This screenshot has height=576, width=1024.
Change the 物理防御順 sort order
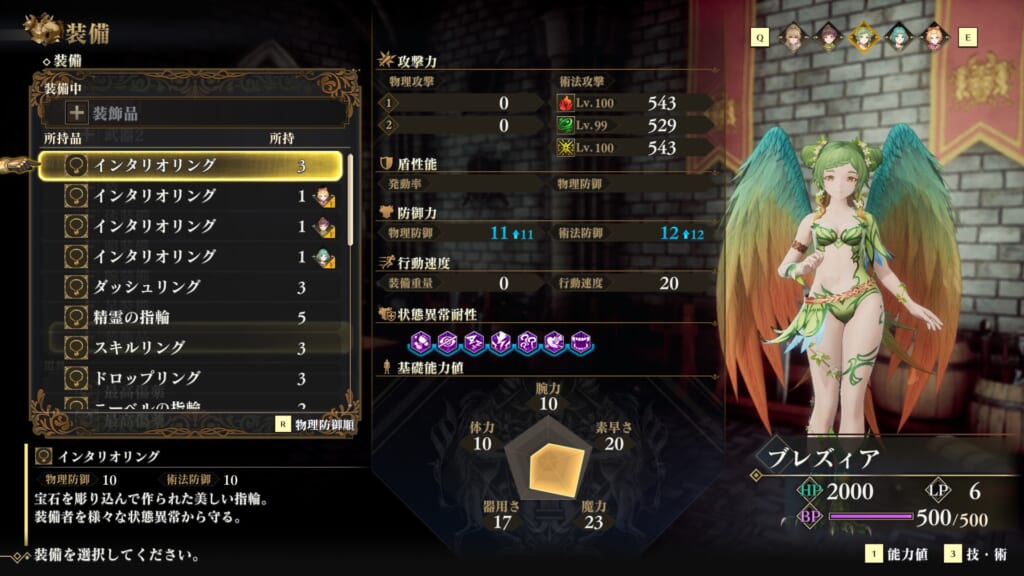click(x=318, y=423)
